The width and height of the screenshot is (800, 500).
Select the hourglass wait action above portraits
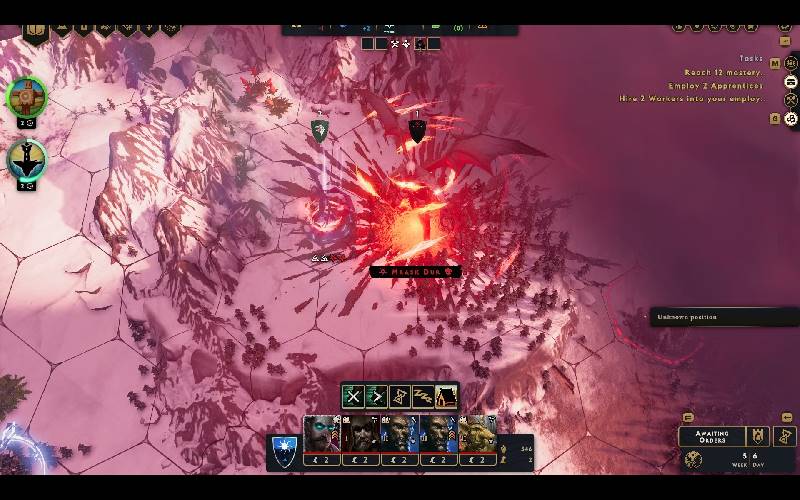point(400,396)
